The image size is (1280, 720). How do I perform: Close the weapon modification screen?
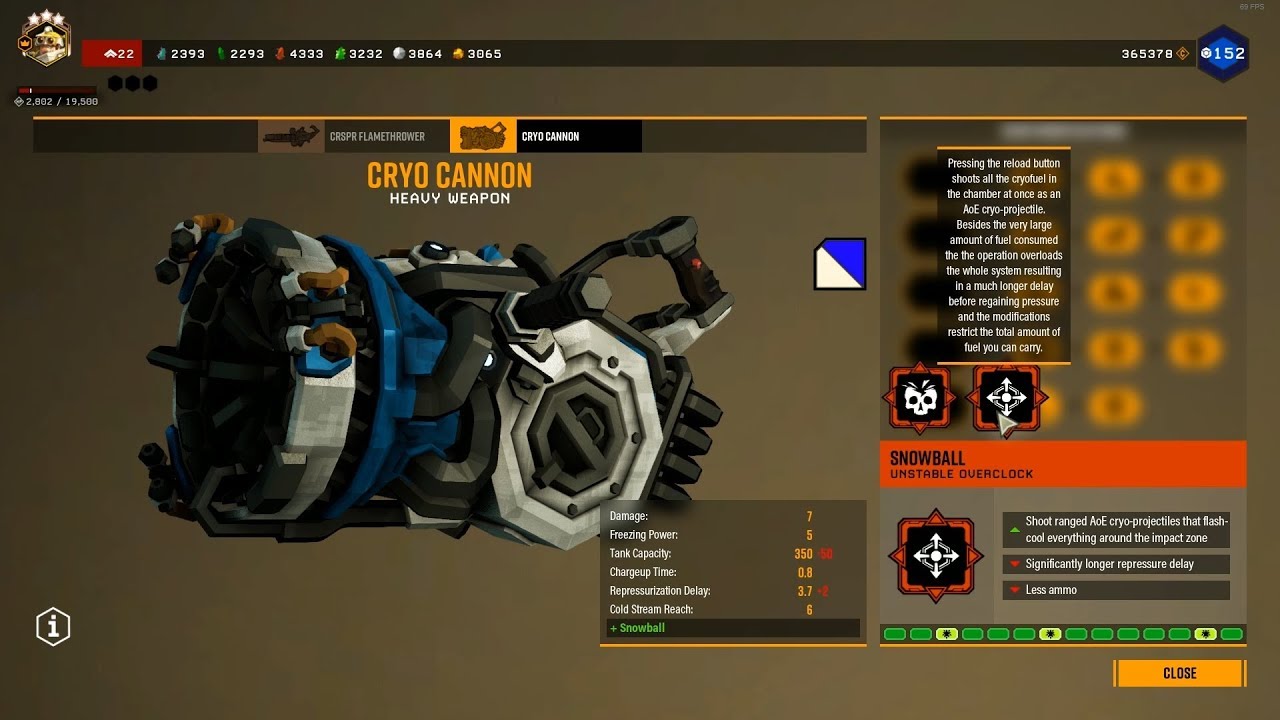point(1179,673)
